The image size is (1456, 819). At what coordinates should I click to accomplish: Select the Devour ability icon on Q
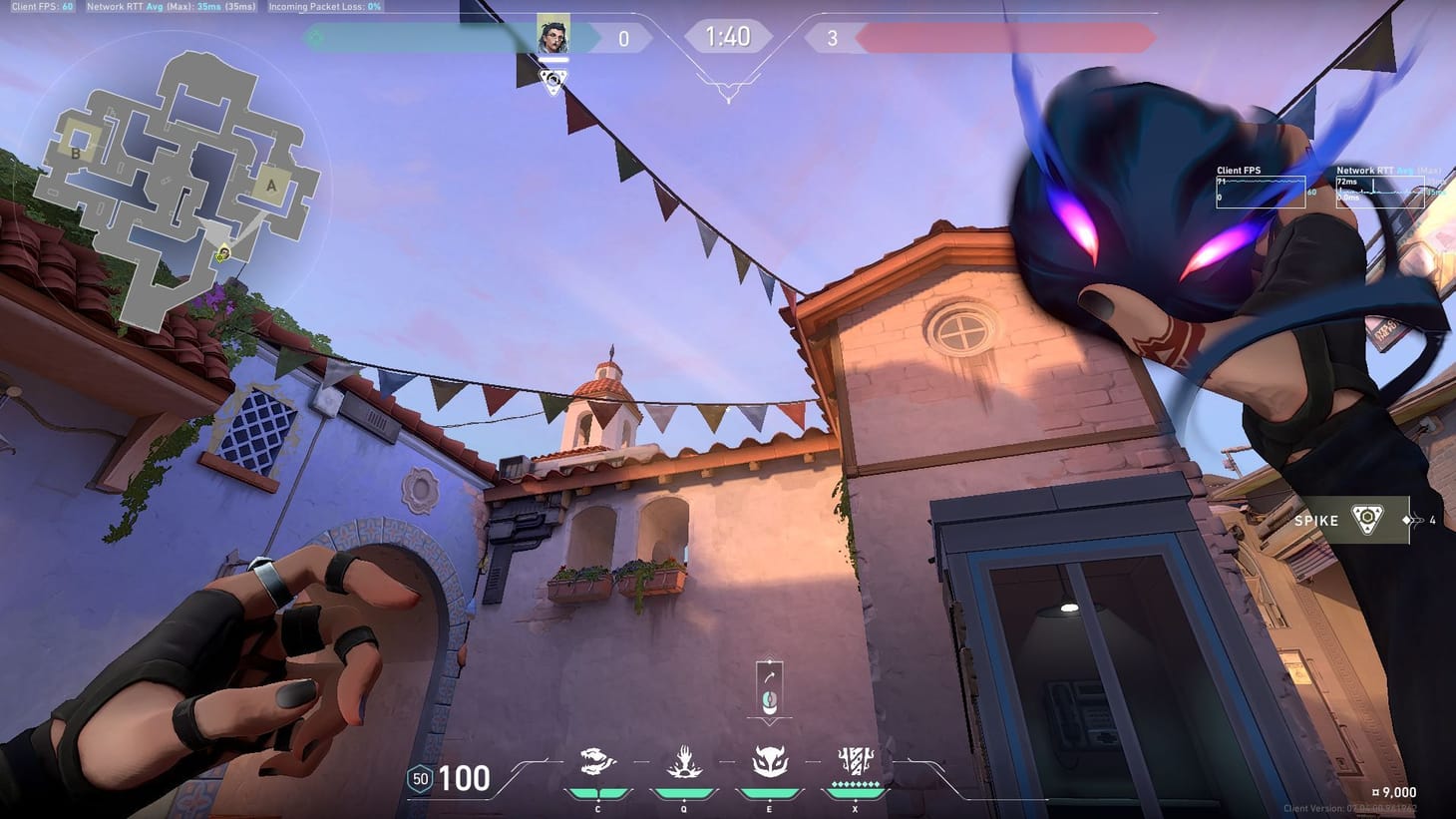[x=683, y=760]
